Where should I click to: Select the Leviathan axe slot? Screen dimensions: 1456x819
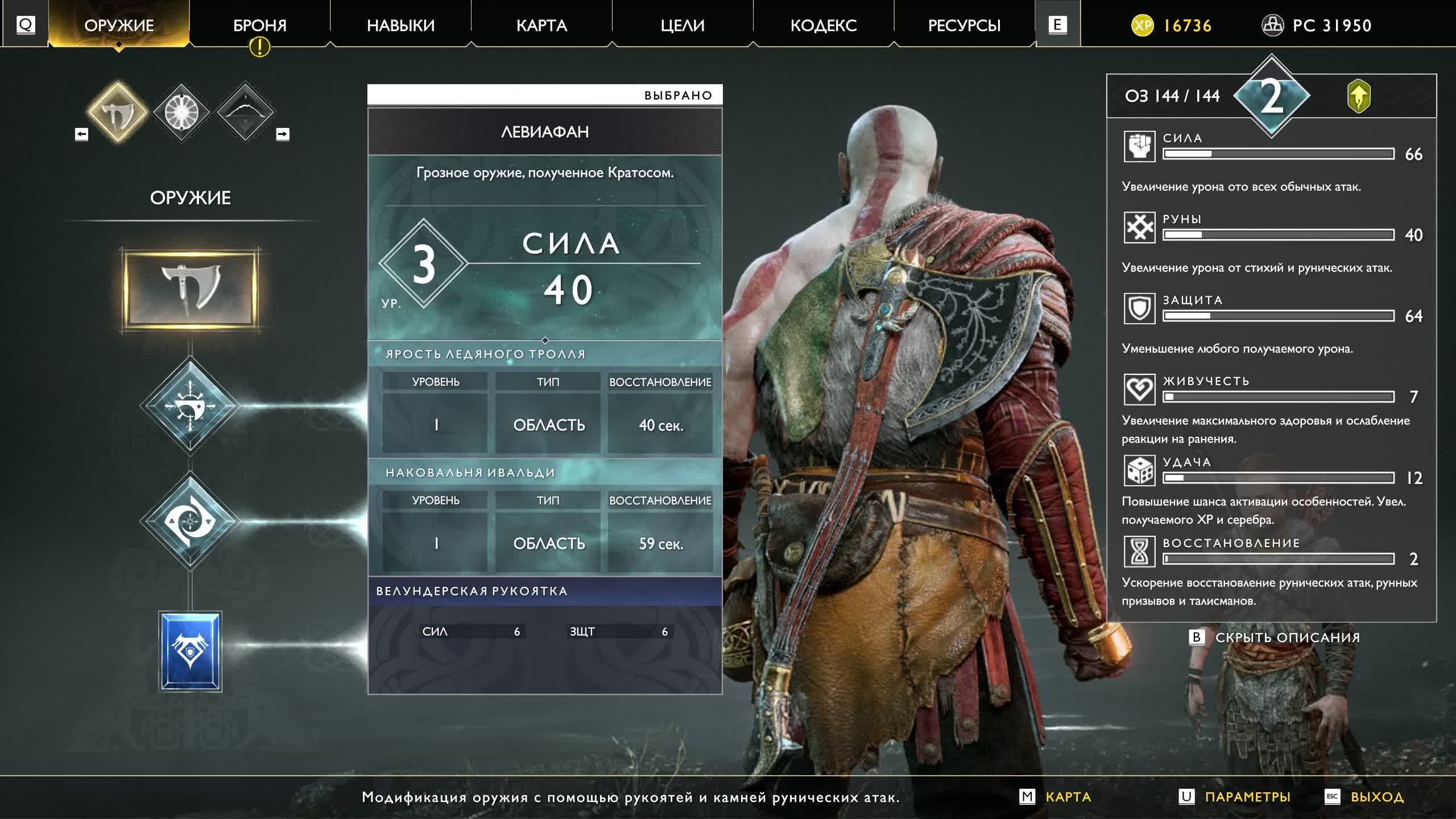(191, 289)
